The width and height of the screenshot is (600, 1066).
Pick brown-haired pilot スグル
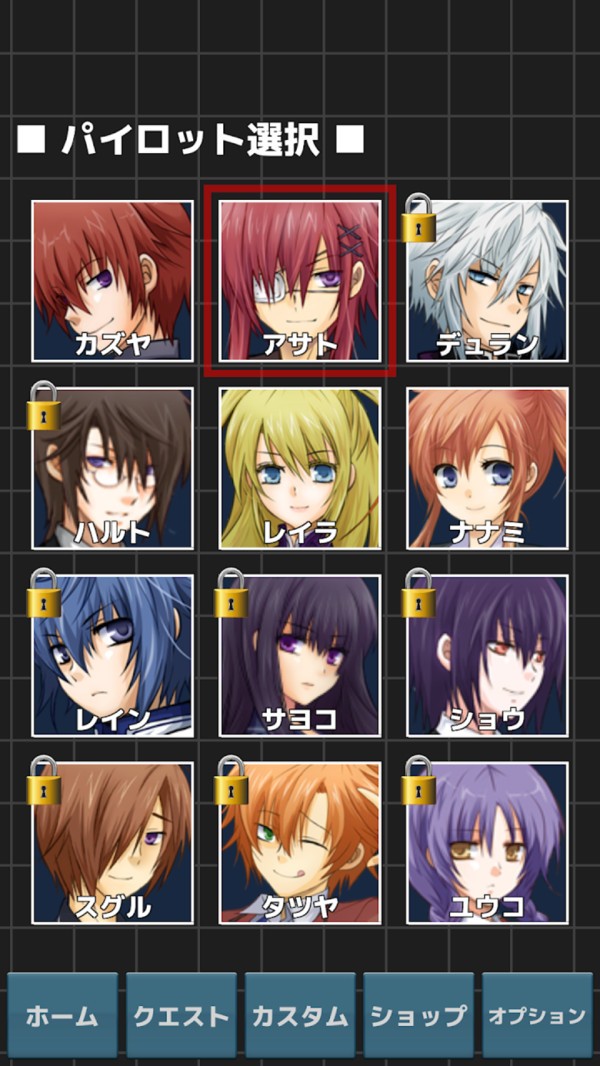pos(112,842)
